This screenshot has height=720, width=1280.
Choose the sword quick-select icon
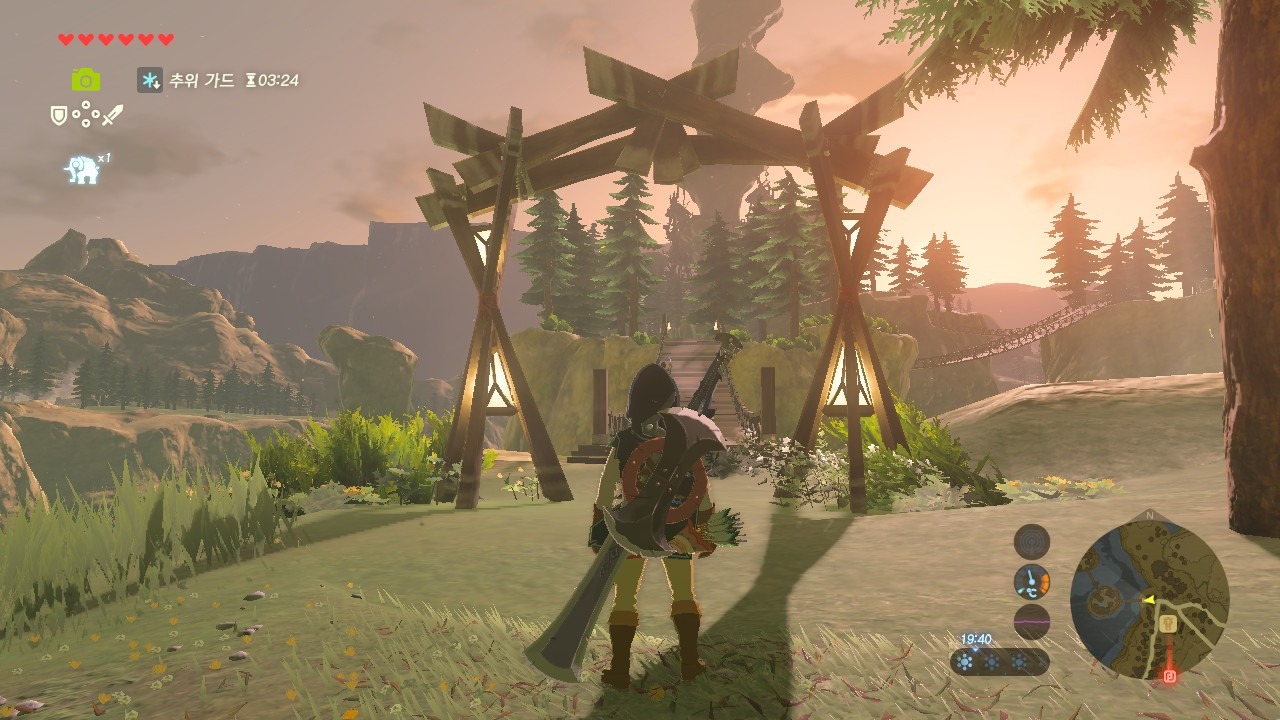click(x=113, y=115)
